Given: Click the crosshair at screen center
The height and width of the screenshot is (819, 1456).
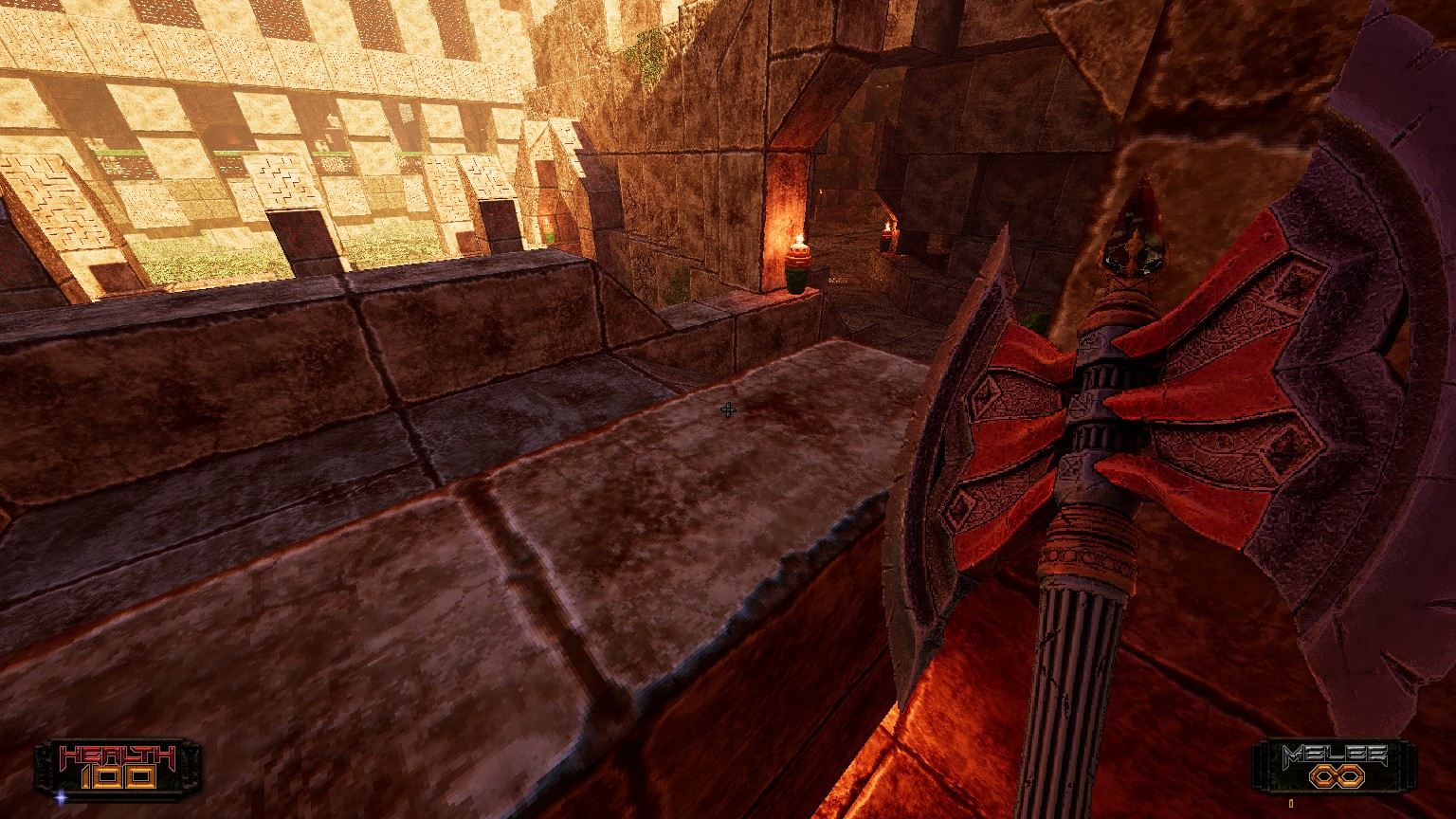Looking at the screenshot, I should coord(726,409).
